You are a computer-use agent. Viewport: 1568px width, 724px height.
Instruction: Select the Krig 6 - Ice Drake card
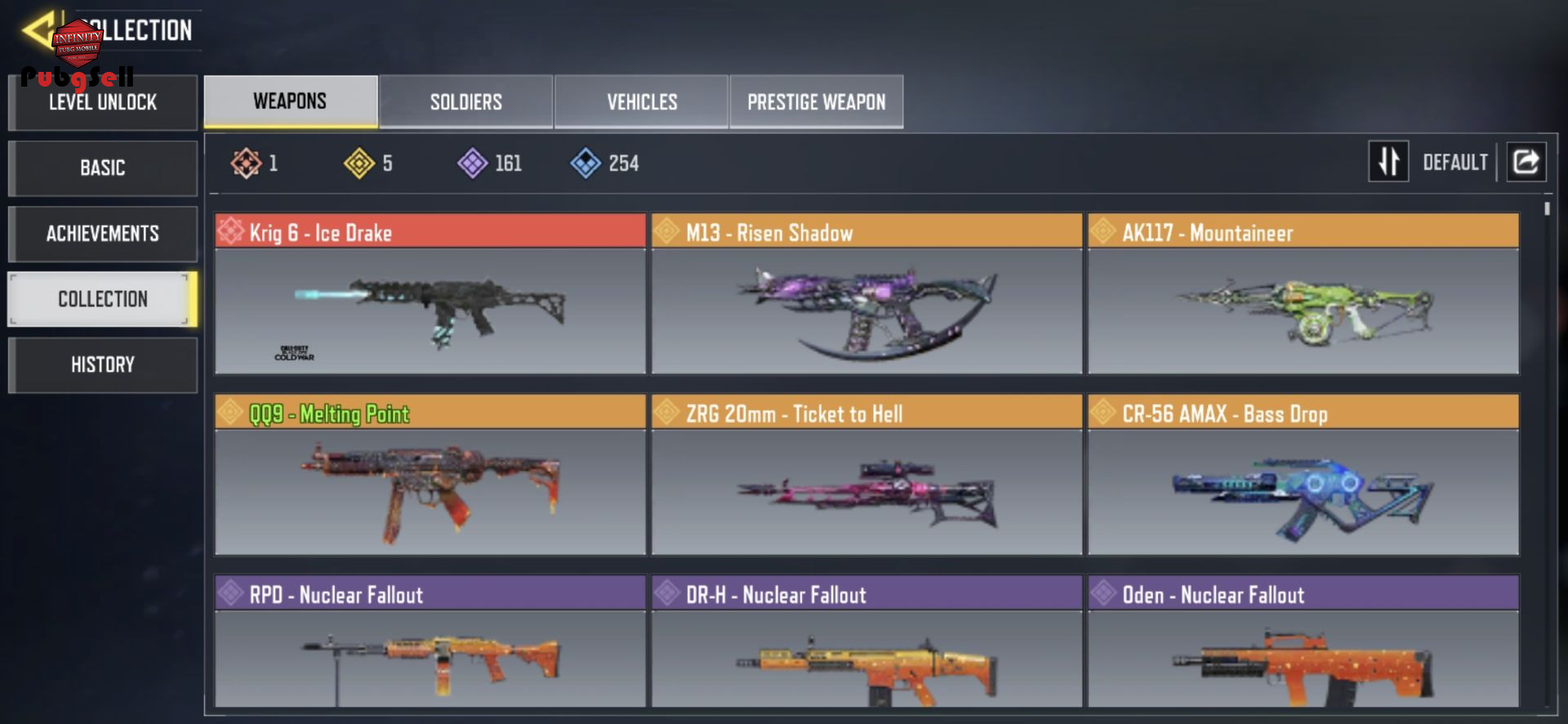430,294
